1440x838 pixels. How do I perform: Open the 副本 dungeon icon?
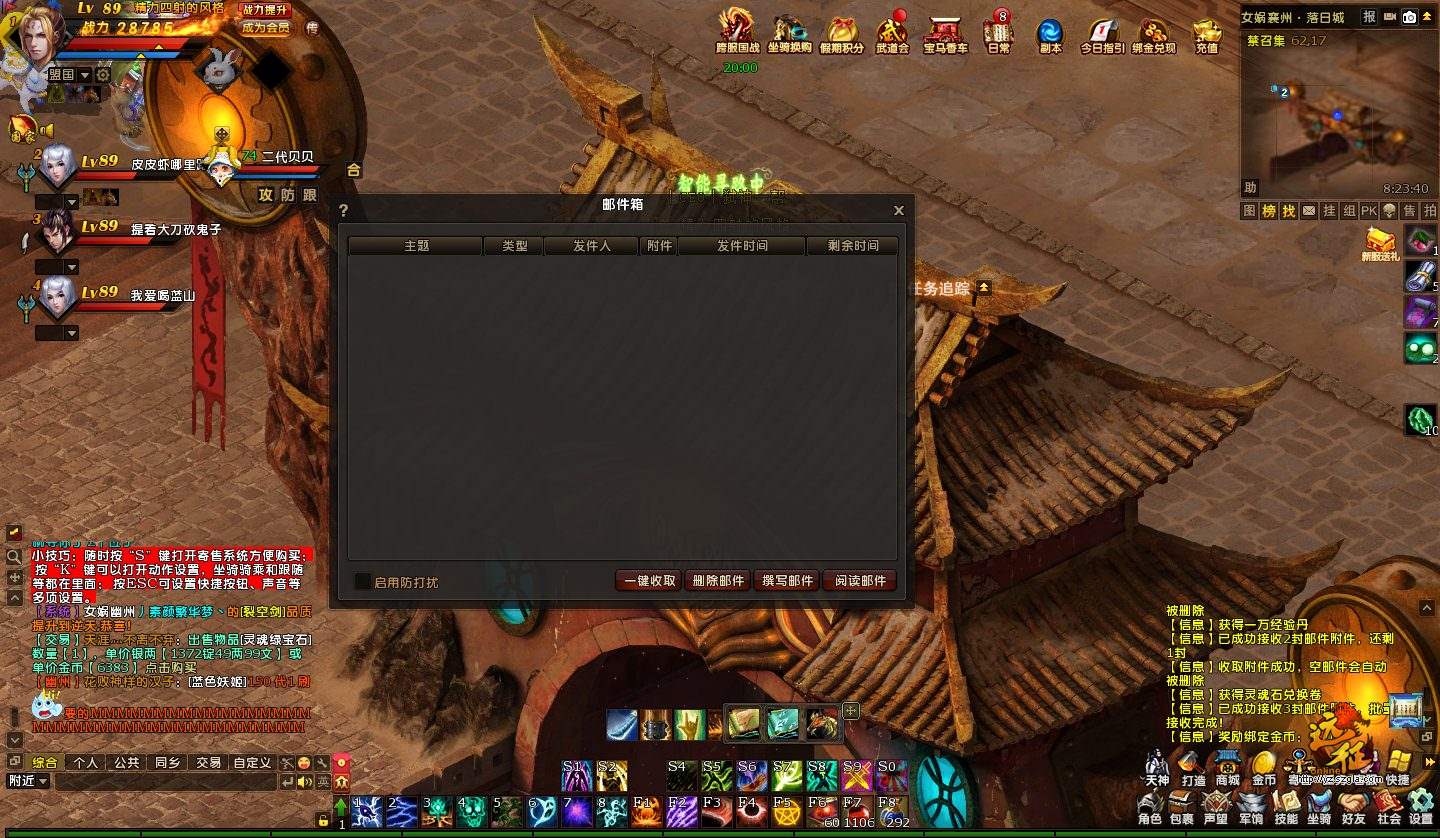1050,34
